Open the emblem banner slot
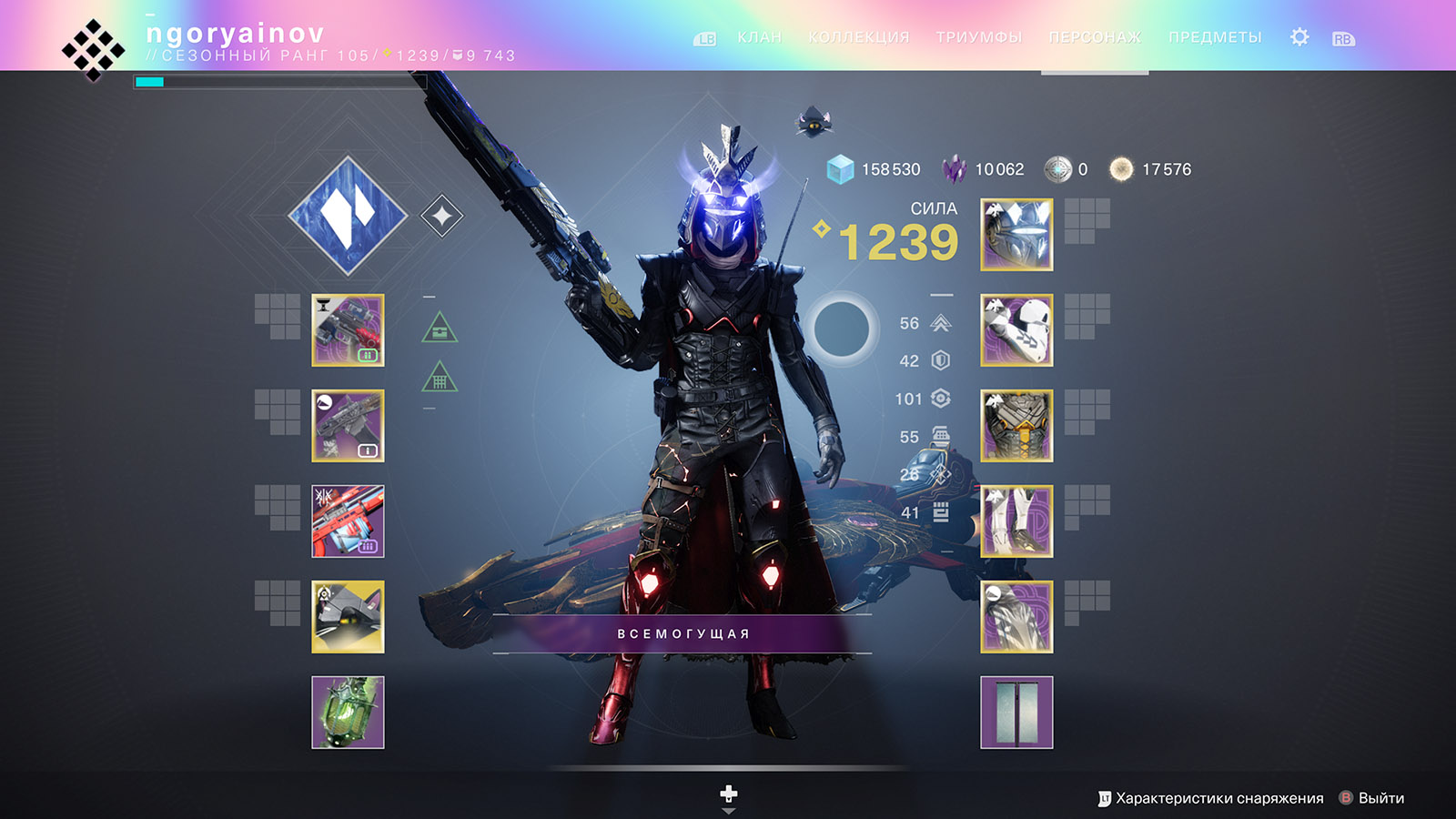This screenshot has height=819, width=1456. (1016, 713)
